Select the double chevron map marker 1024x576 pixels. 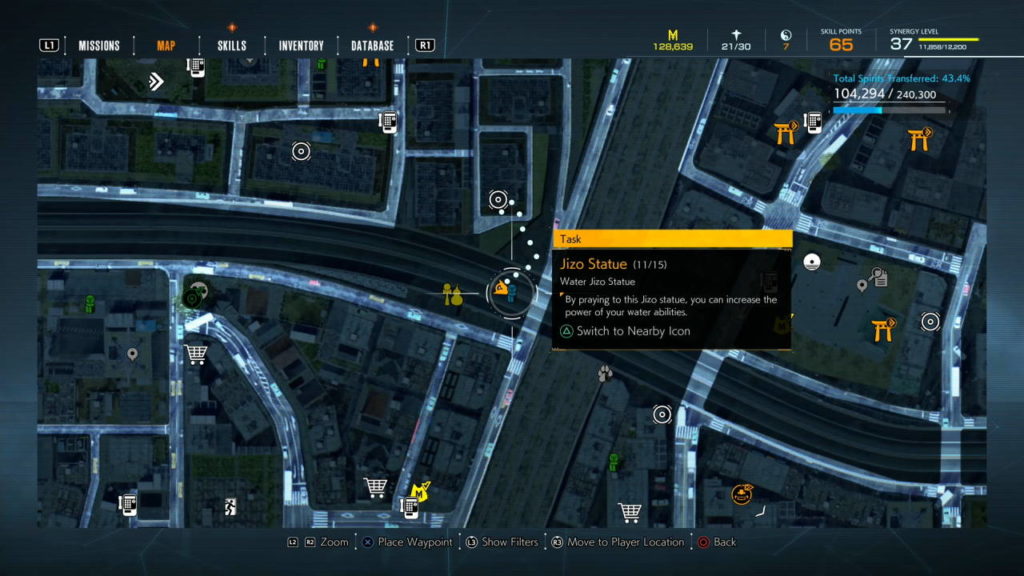click(x=155, y=81)
